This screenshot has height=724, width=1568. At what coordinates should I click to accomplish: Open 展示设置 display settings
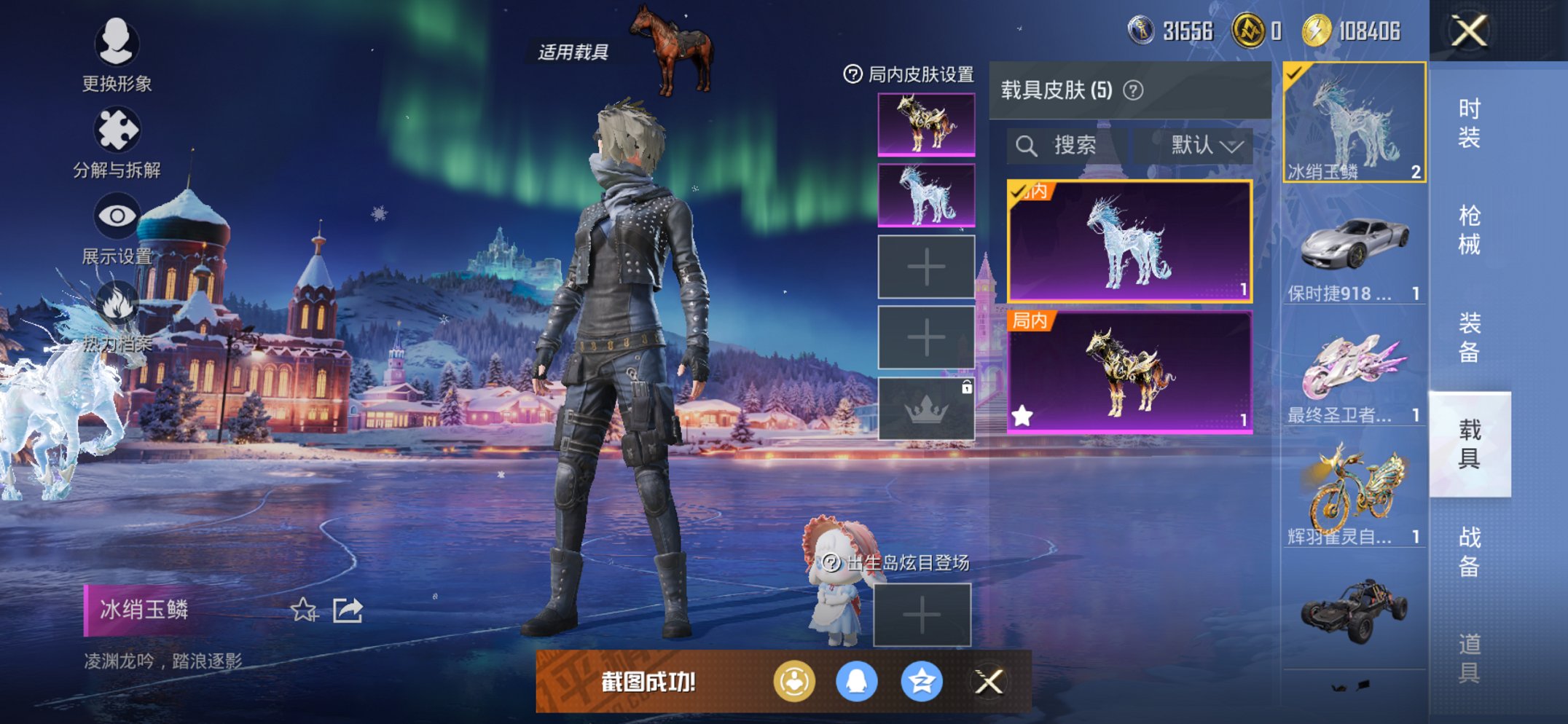point(117,215)
